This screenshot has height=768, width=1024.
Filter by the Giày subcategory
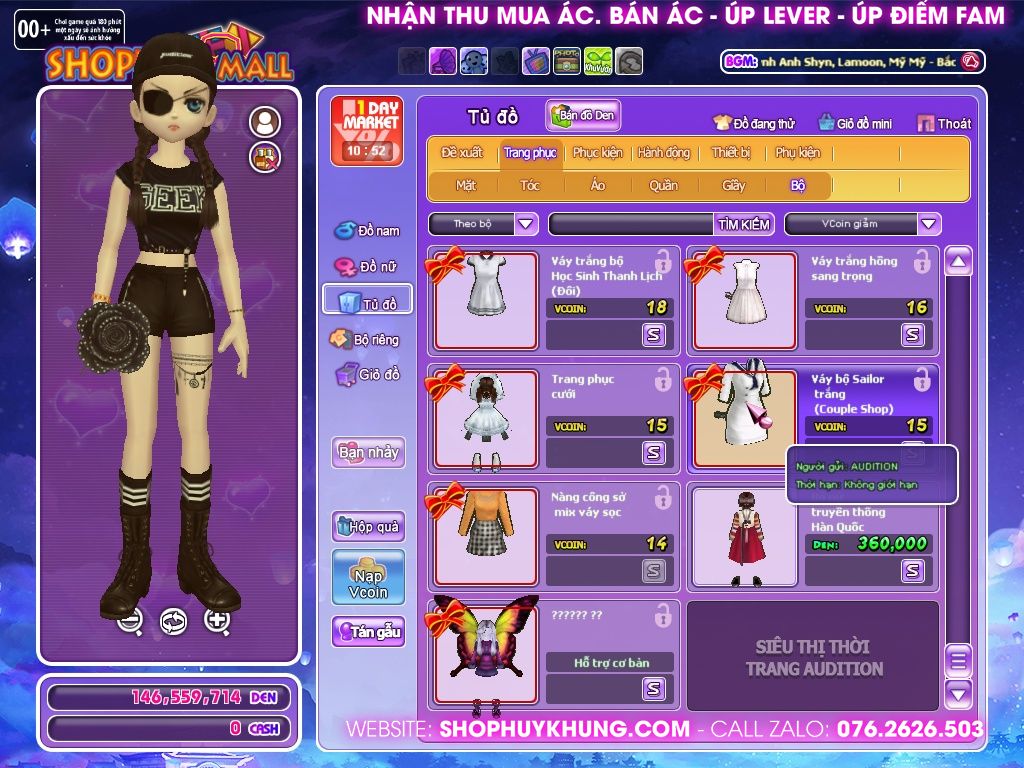point(734,185)
